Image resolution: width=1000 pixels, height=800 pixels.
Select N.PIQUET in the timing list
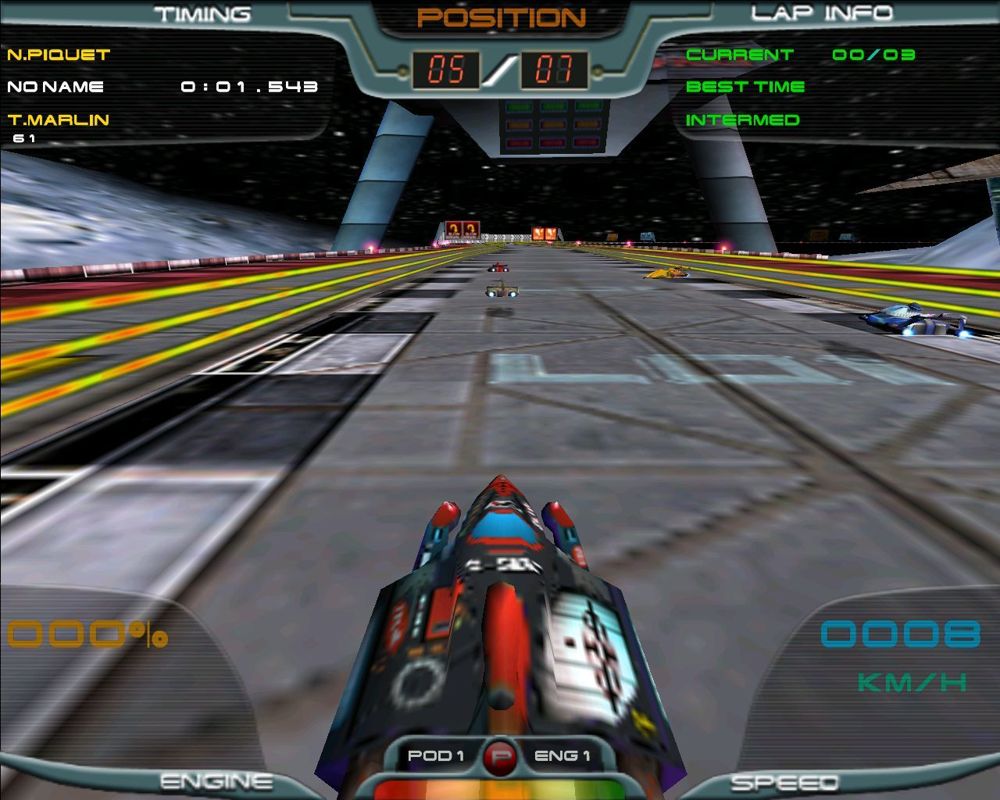58,54
